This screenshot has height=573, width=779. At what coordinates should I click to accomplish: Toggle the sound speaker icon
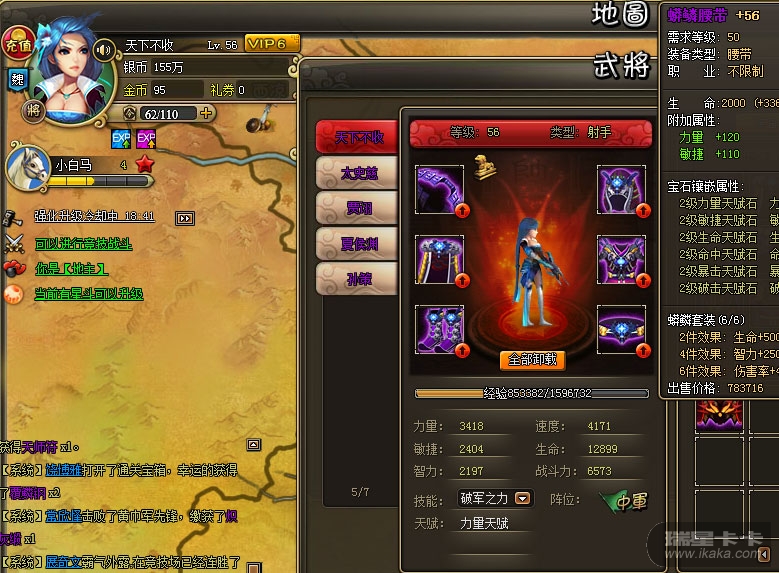102,48
